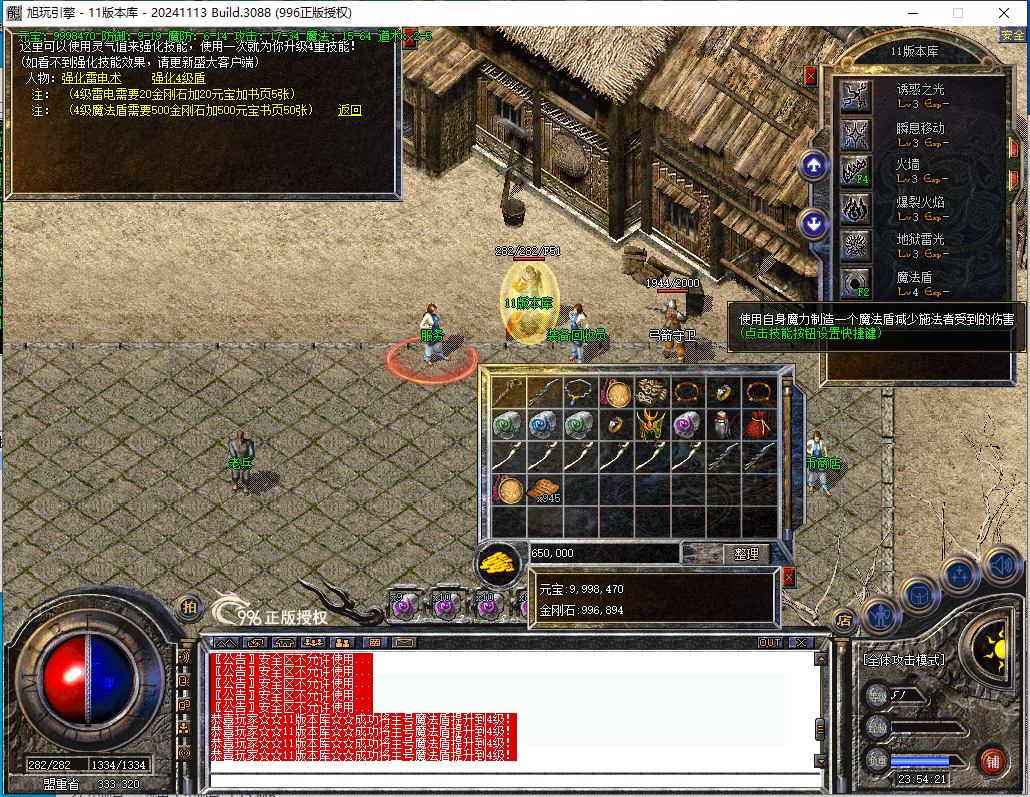
Task: Click the 整理 button to sort the bag
Action: click(x=746, y=554)
